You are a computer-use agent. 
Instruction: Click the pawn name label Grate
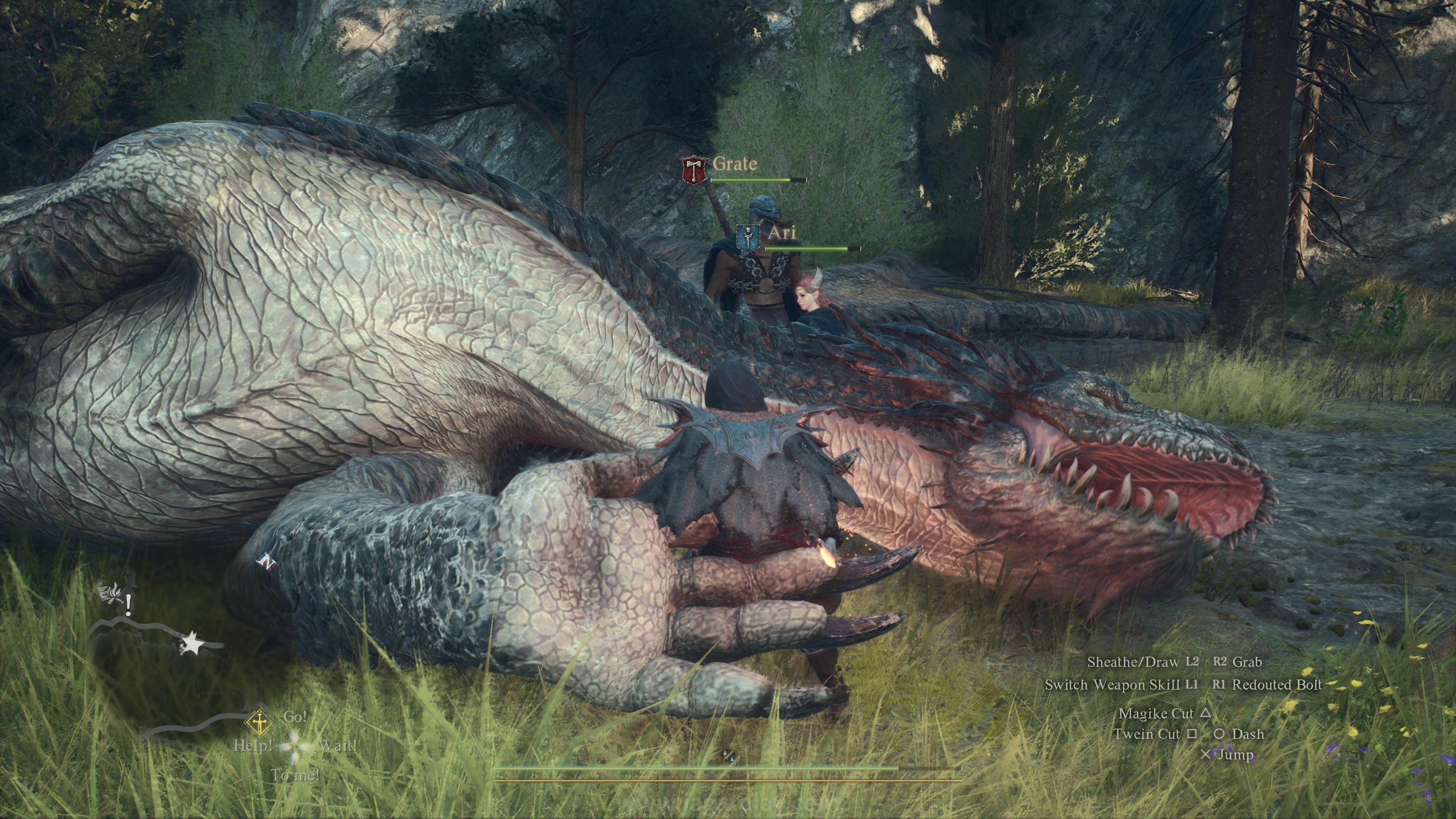point(735,163)
